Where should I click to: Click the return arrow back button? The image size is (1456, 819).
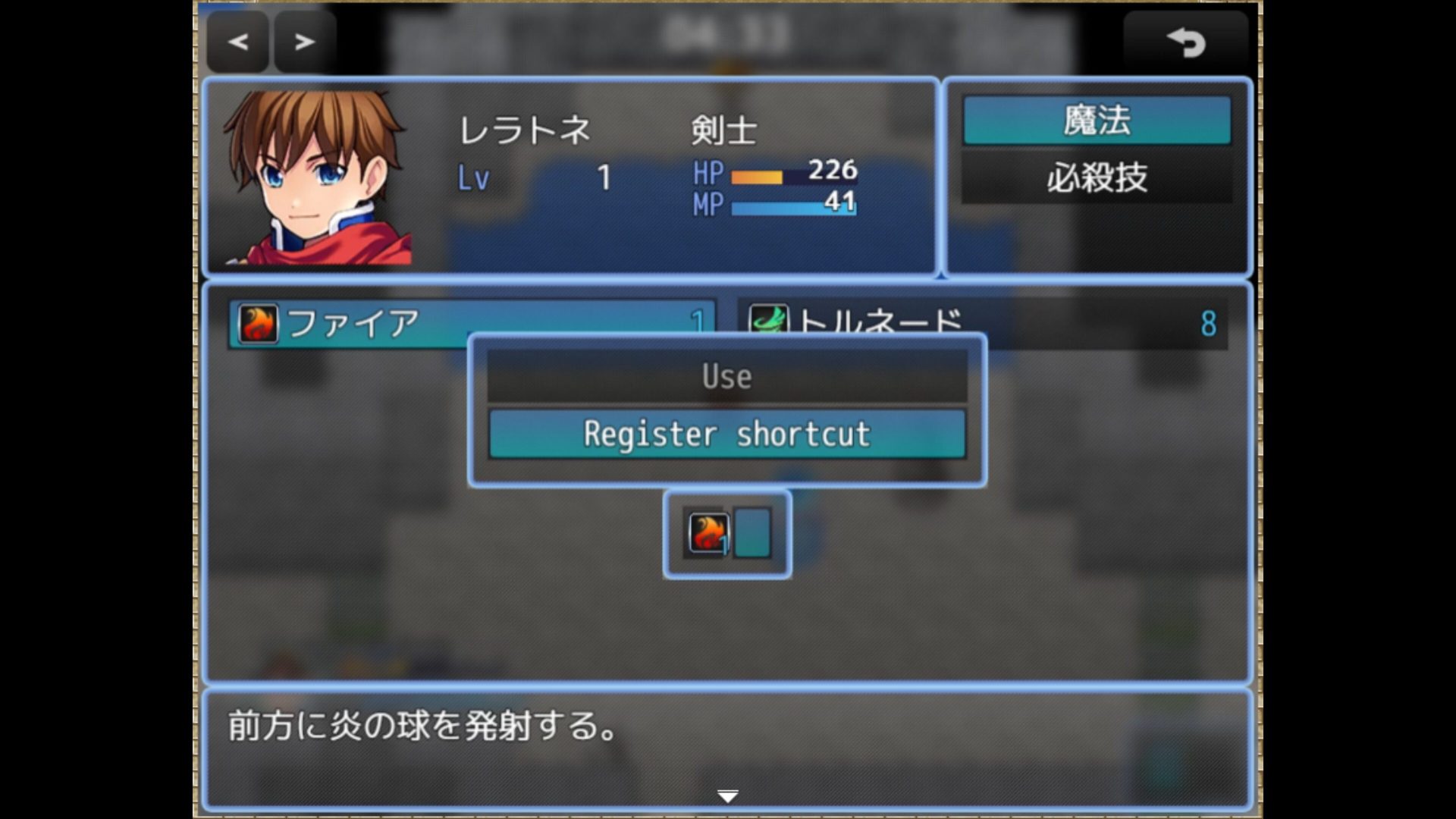point(1185,42)
